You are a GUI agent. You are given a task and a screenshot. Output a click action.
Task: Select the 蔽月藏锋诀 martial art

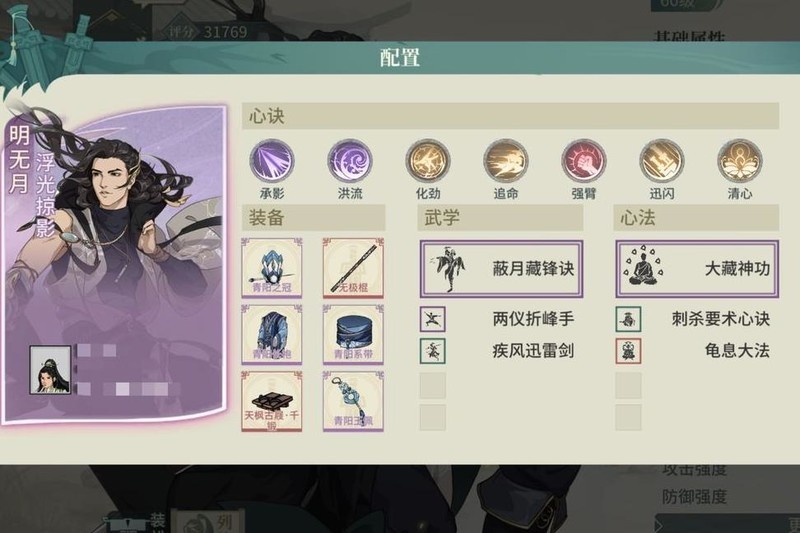click(500, 269)
